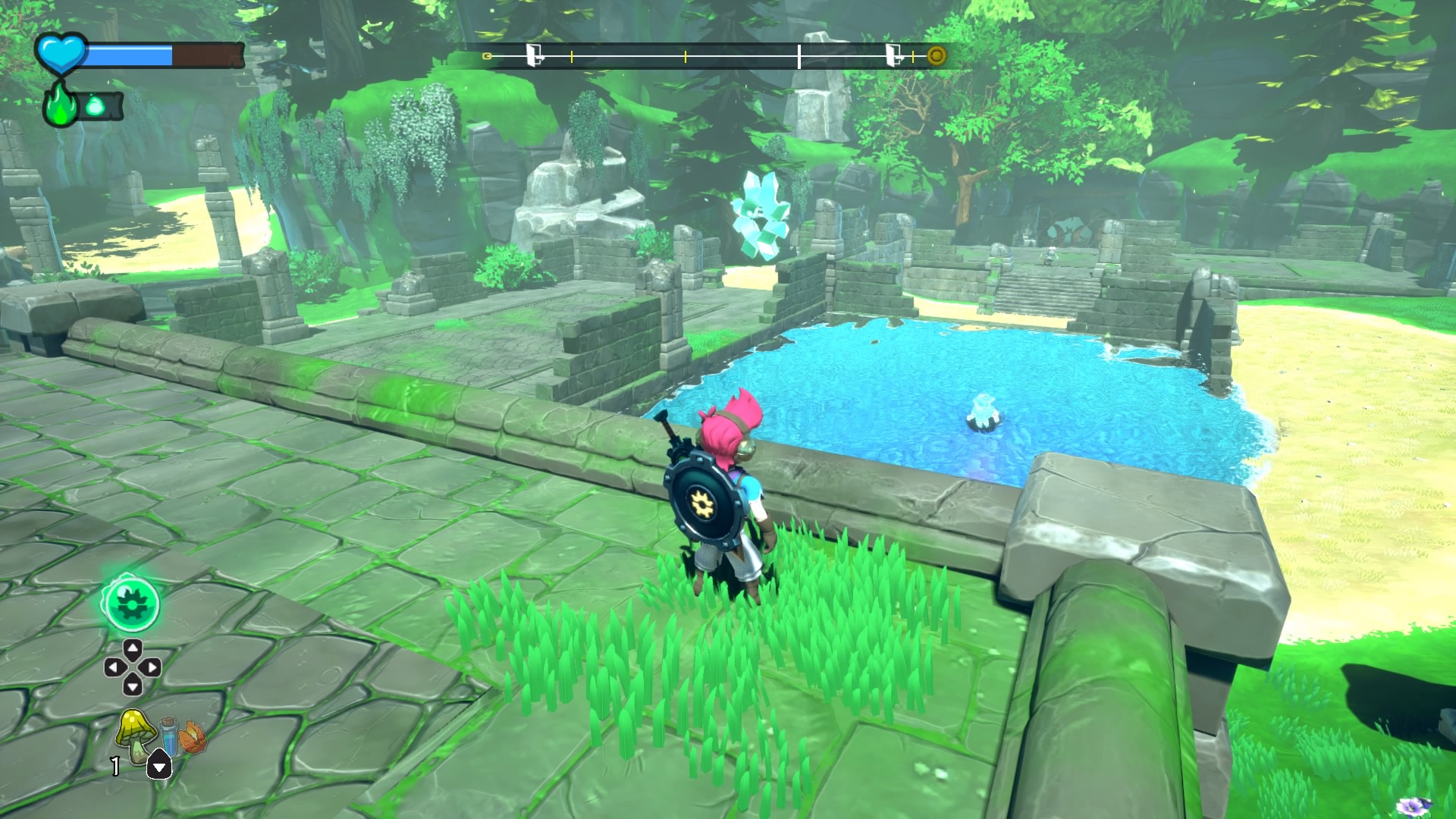Image resolution: width=1456 pixels, height=819 pixels.
Task: Choose the blue potion vial item
Action: click(x=168, y=736)
